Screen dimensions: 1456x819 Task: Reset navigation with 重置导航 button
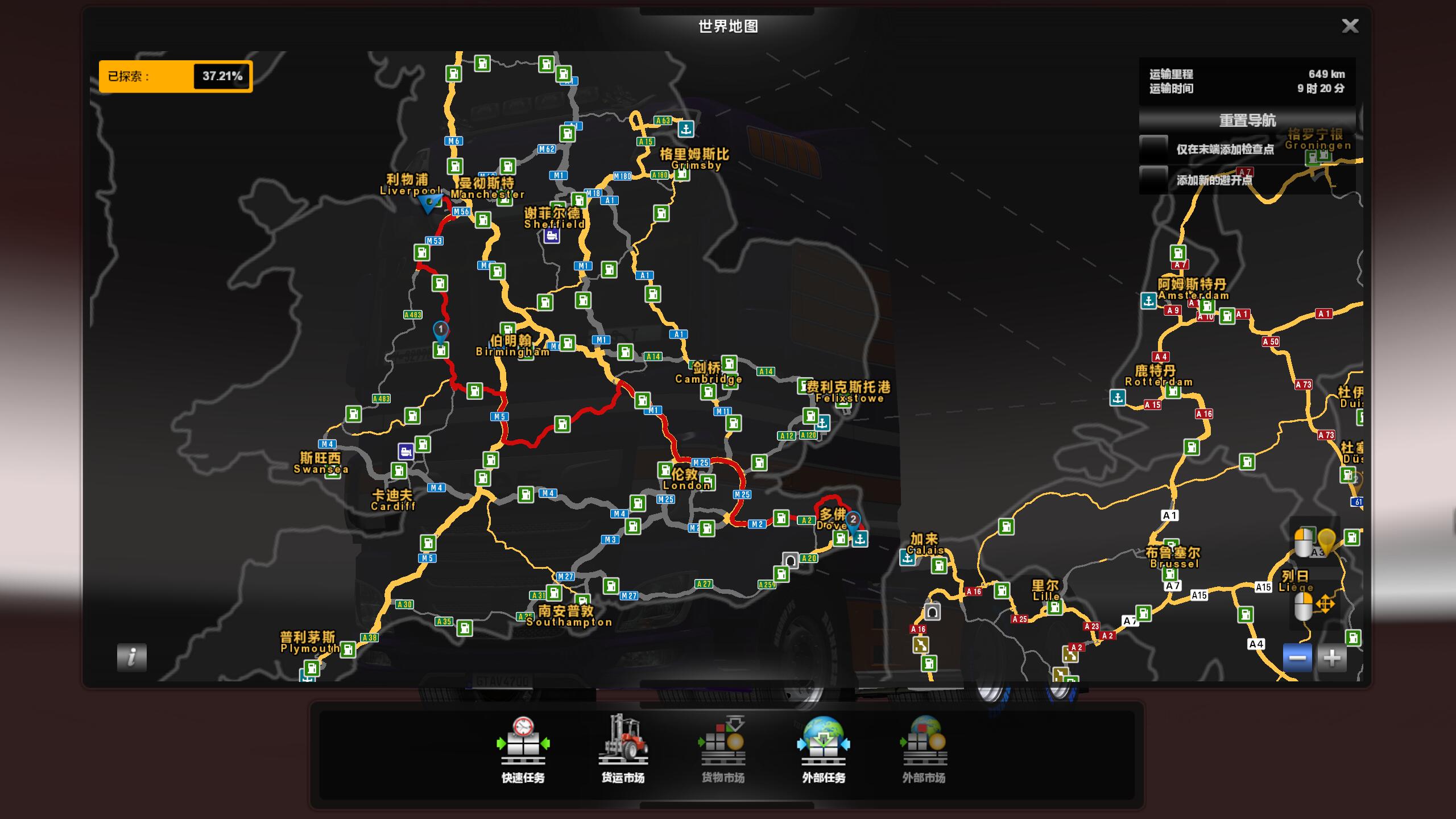(x=1247, y=121)
